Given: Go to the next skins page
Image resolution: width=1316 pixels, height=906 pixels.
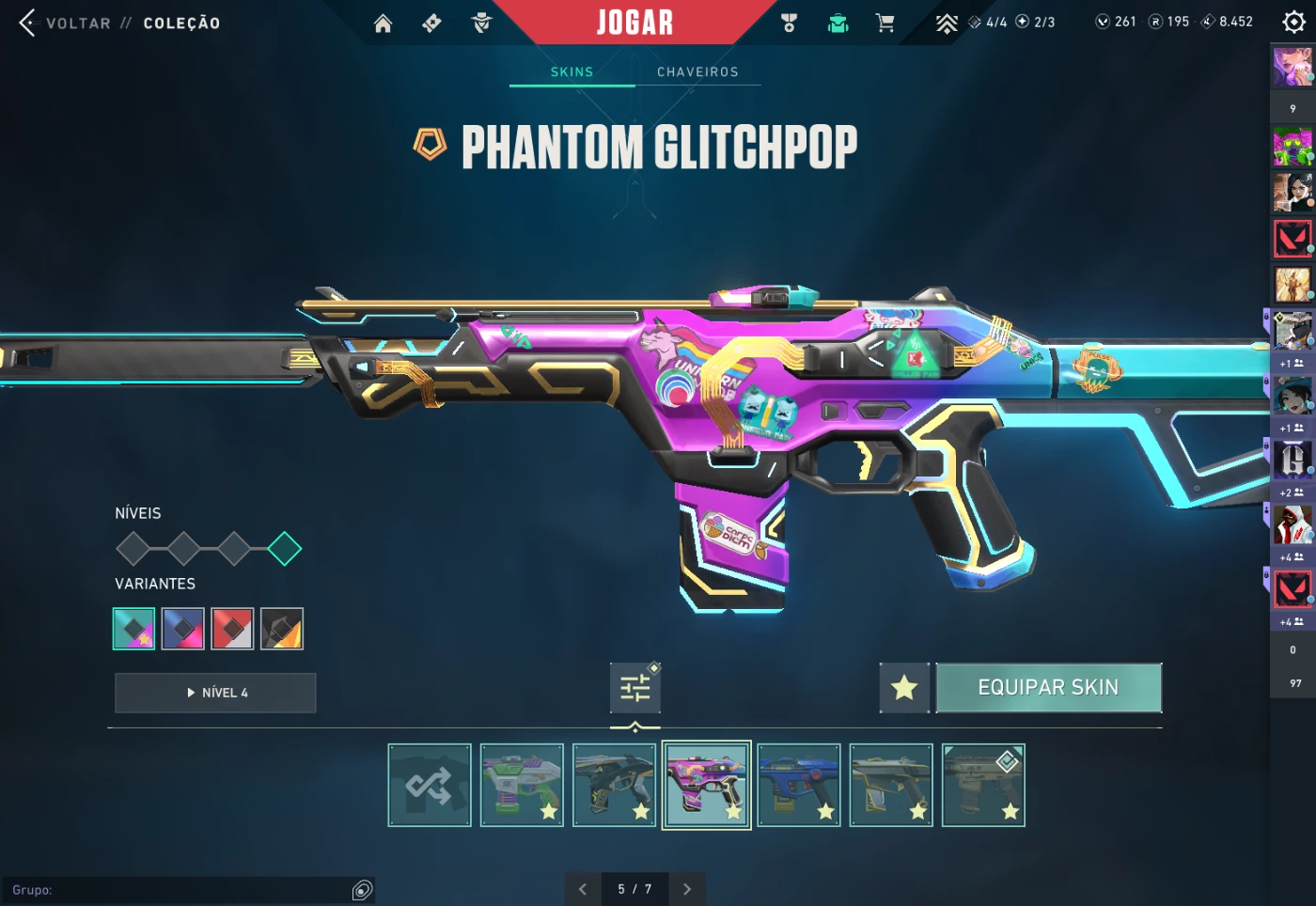Looking at the screenshot, I should point(687,889).
